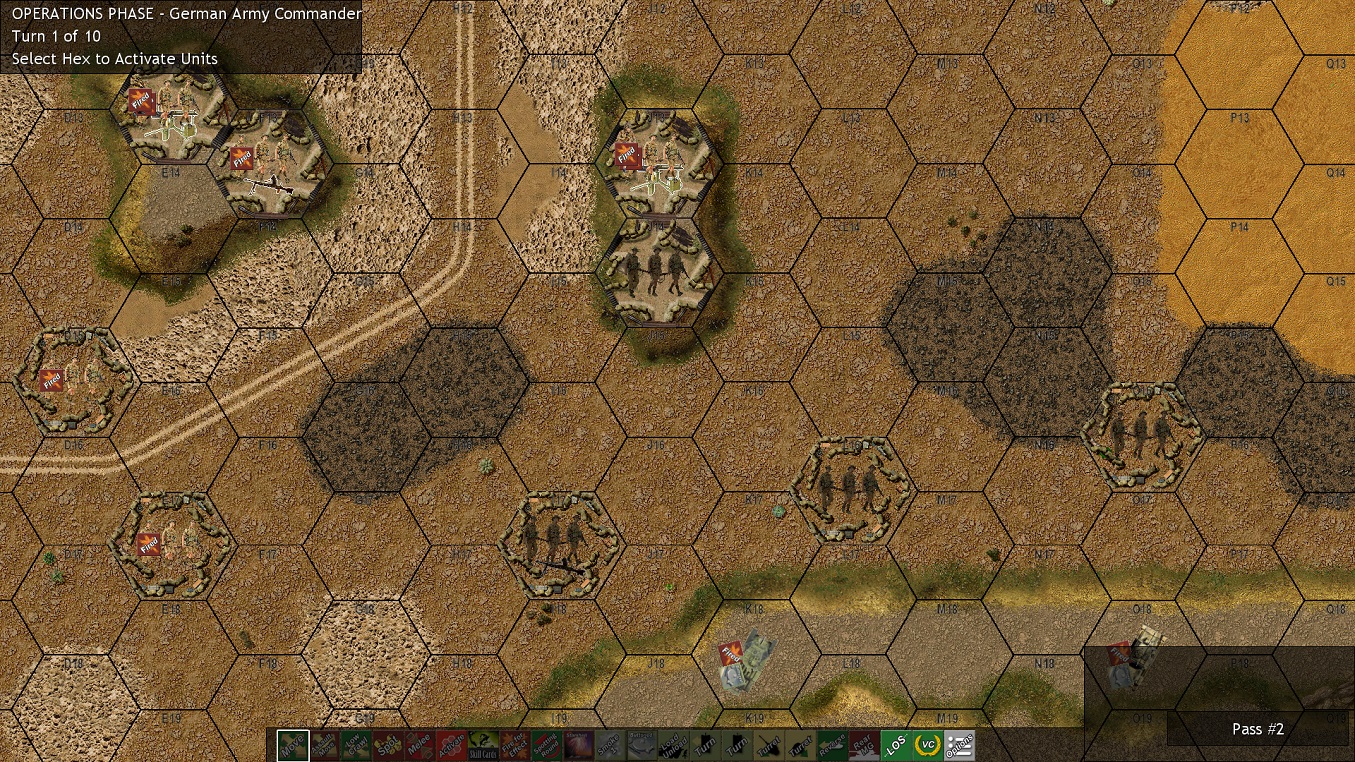Open the Skill Cards panel
The width and height of the screenshot is (1355, 762).
[x=482, y=745]
